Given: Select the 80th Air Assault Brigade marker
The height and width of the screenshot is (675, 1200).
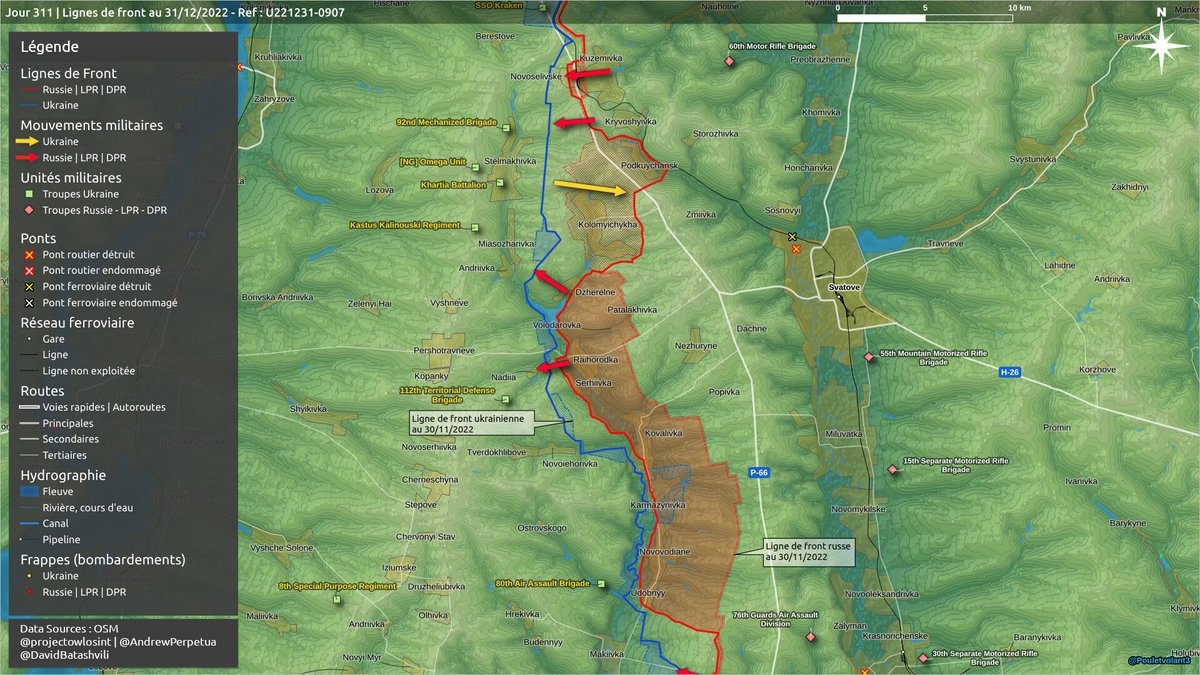Looking at the screenshot, I should coord(602,583).
